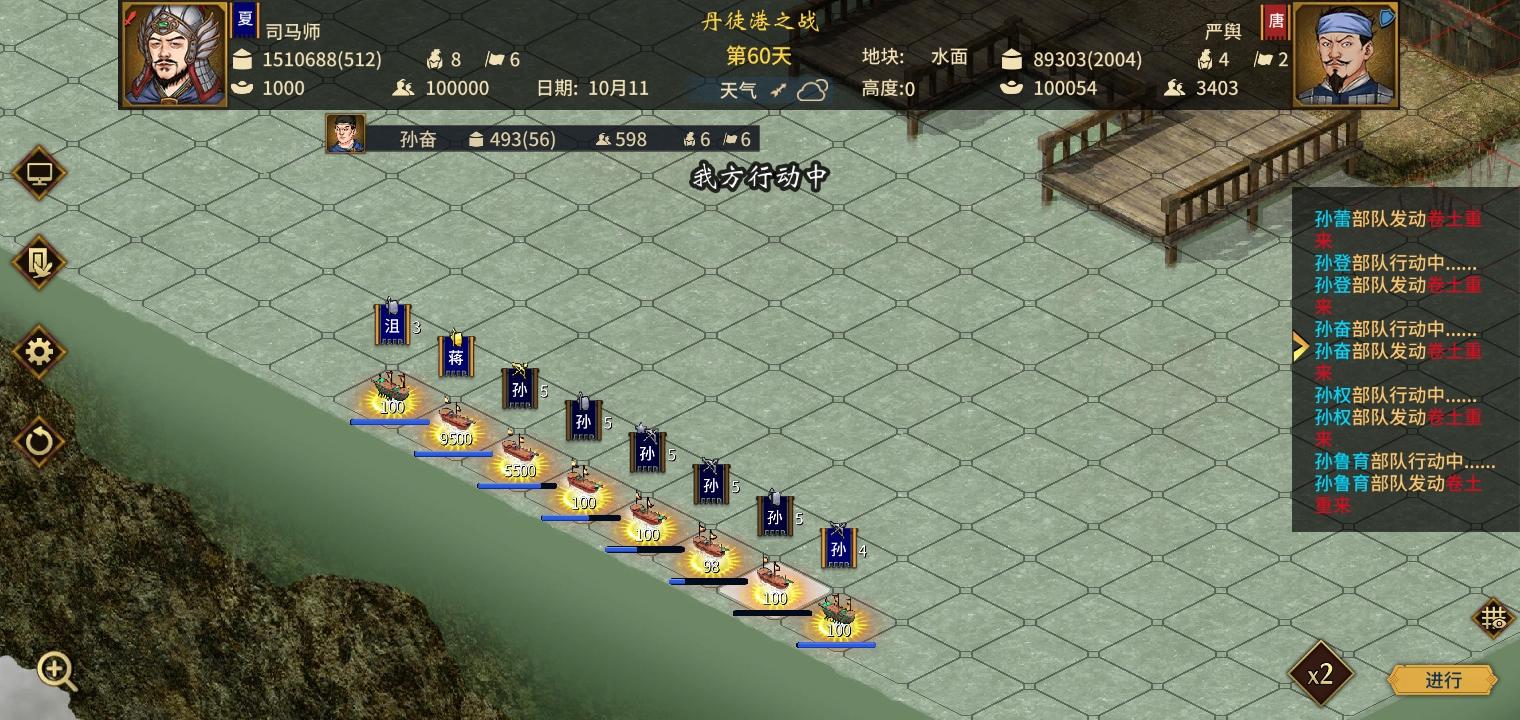Toggle the x2 game speed control
1520x720 pixels.
(1320, 674)
